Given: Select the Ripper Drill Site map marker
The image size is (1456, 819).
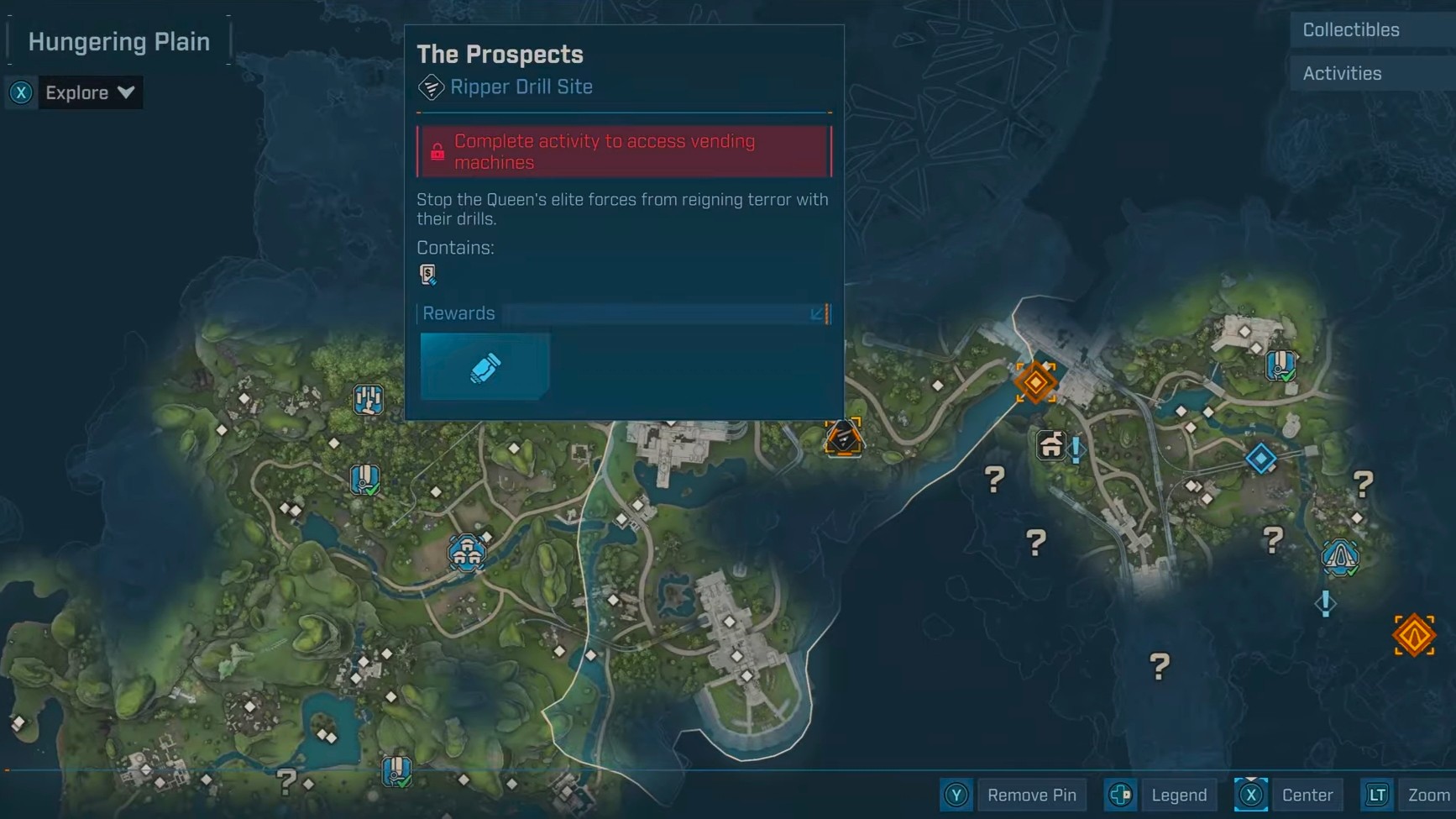Looking at the screenshot, I should click(x=843, y=438).
